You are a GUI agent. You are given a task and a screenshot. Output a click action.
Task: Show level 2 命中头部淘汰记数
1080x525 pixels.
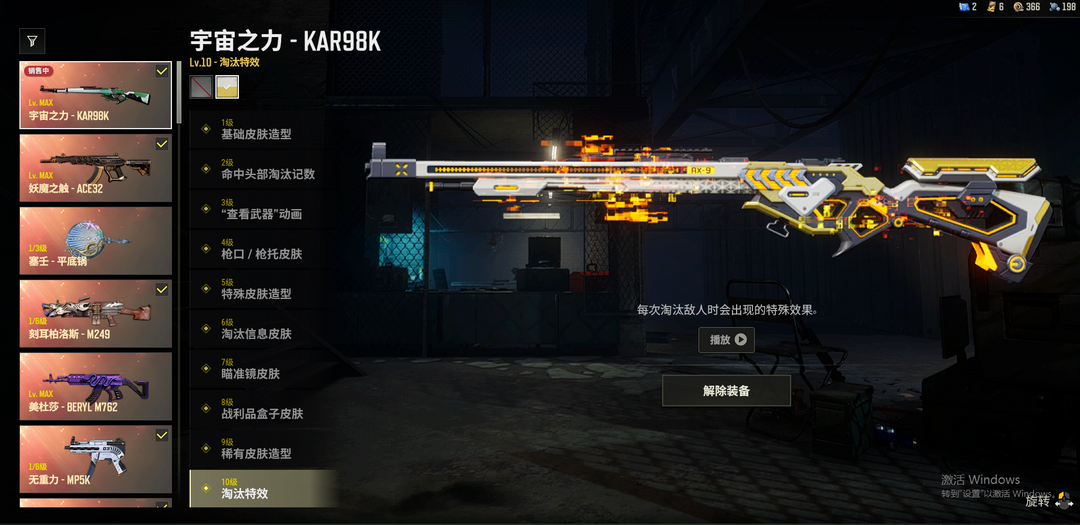(x=262, y=169)
